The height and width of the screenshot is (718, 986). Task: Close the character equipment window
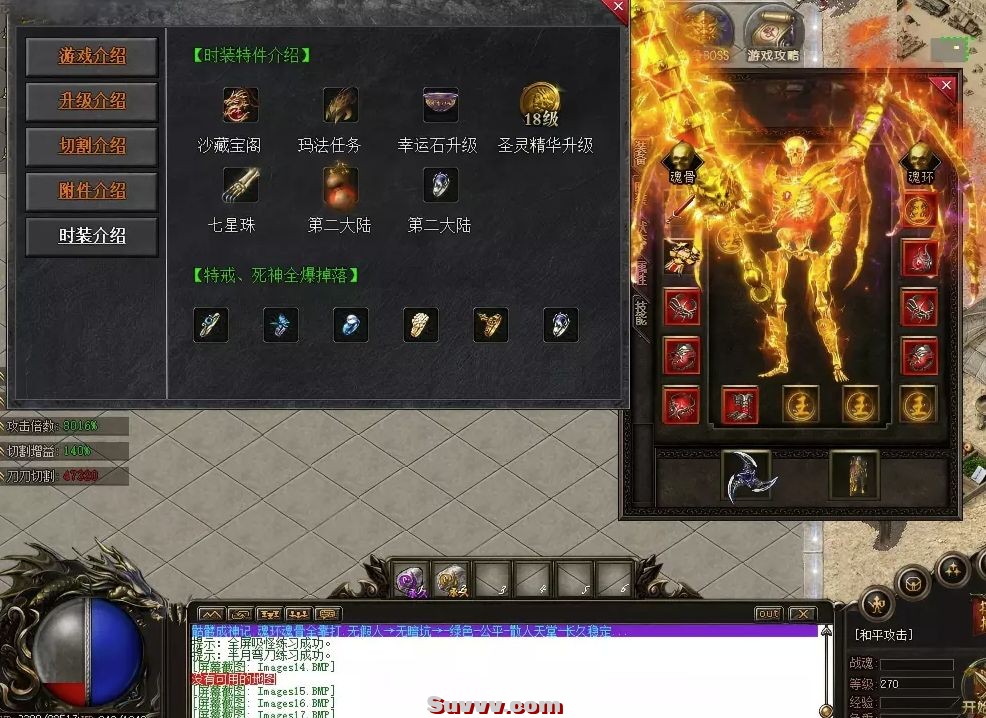pyautogui.click(x=946, y=86)
